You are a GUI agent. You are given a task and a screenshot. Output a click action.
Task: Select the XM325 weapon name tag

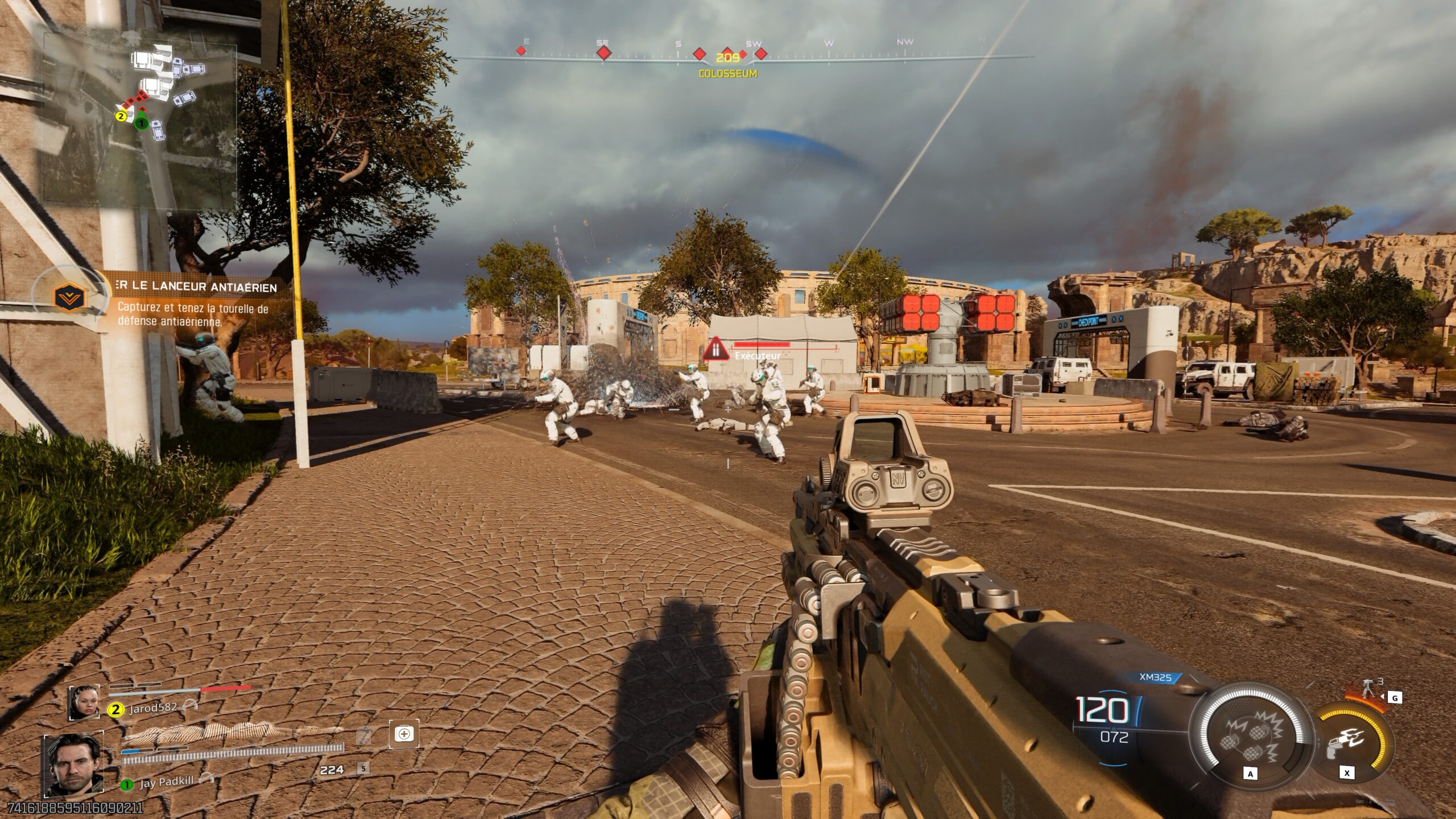point(1156,677)
